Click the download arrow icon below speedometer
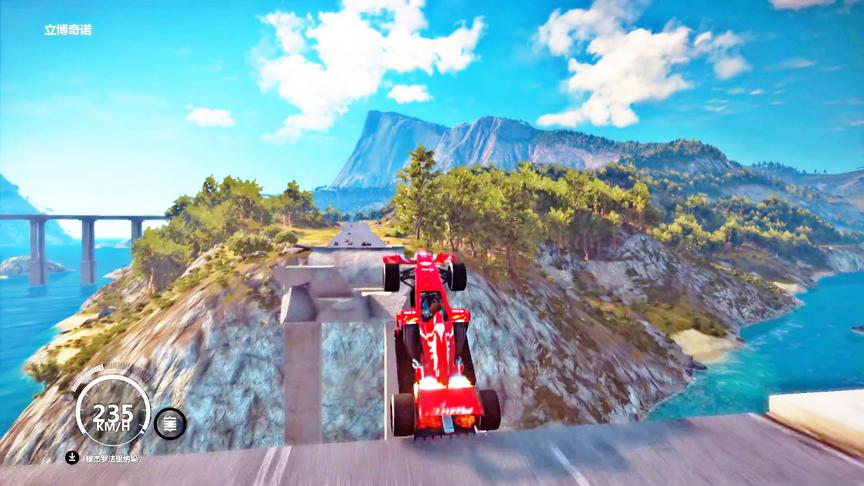 click(72, 458)
